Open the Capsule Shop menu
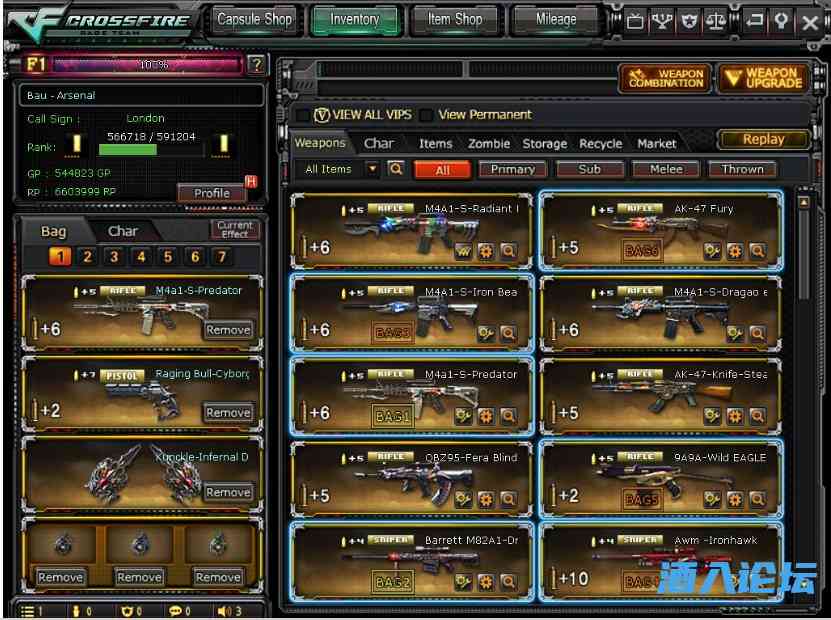The image size is (831, 620). [x=254, y=19]
